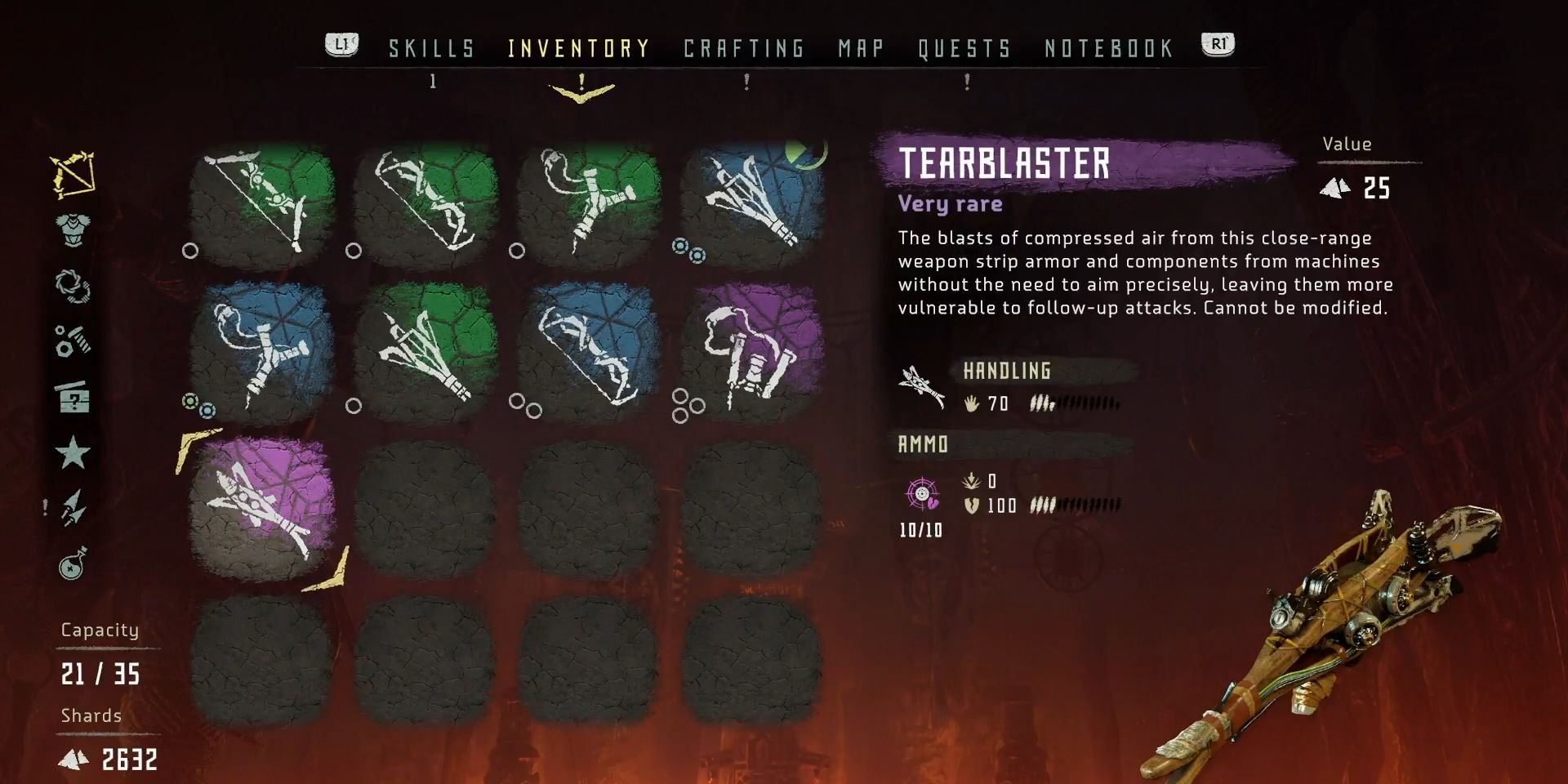Image resolution: width=1568 pixels, height=784 pixels.
Task: Open the star-shaped special items category
Action: click(73, 452)
